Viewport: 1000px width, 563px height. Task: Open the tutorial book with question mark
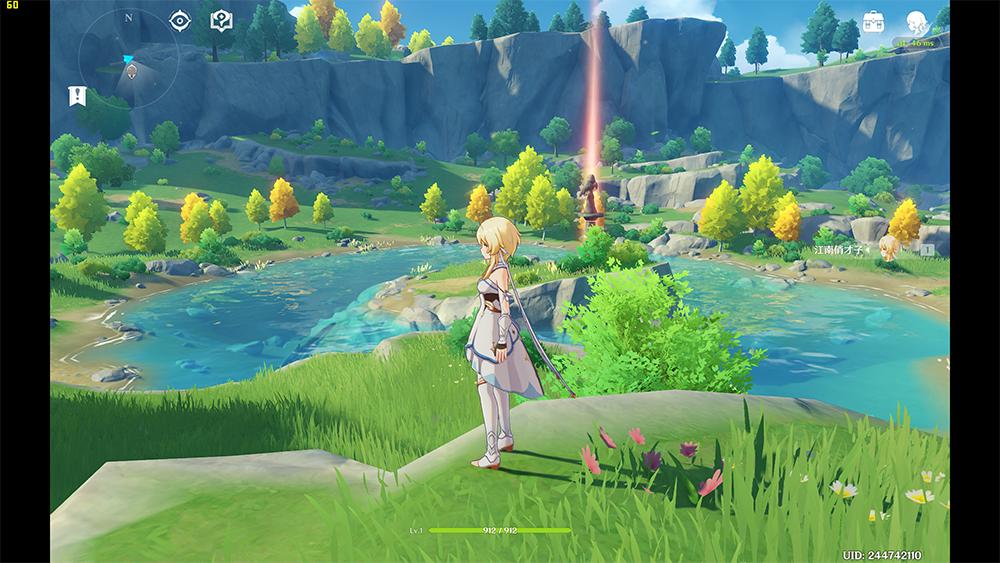pyautogui.click(x=221, y=21)
